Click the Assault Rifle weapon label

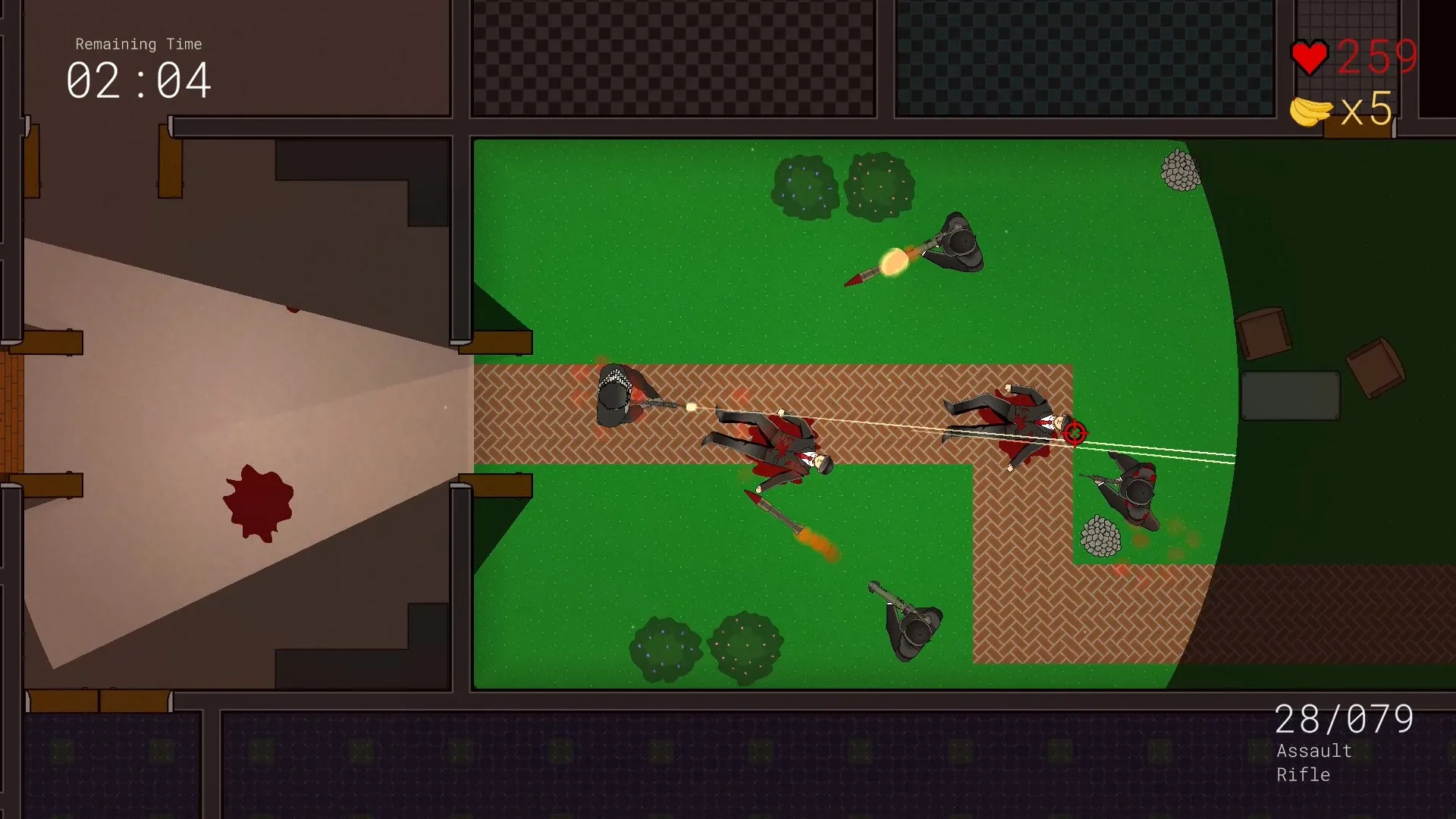1313,762
